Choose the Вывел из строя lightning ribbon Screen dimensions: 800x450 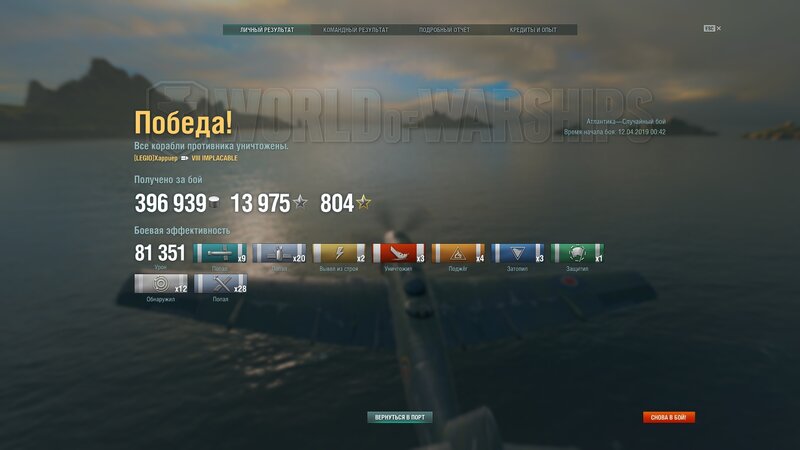point(339,254)
